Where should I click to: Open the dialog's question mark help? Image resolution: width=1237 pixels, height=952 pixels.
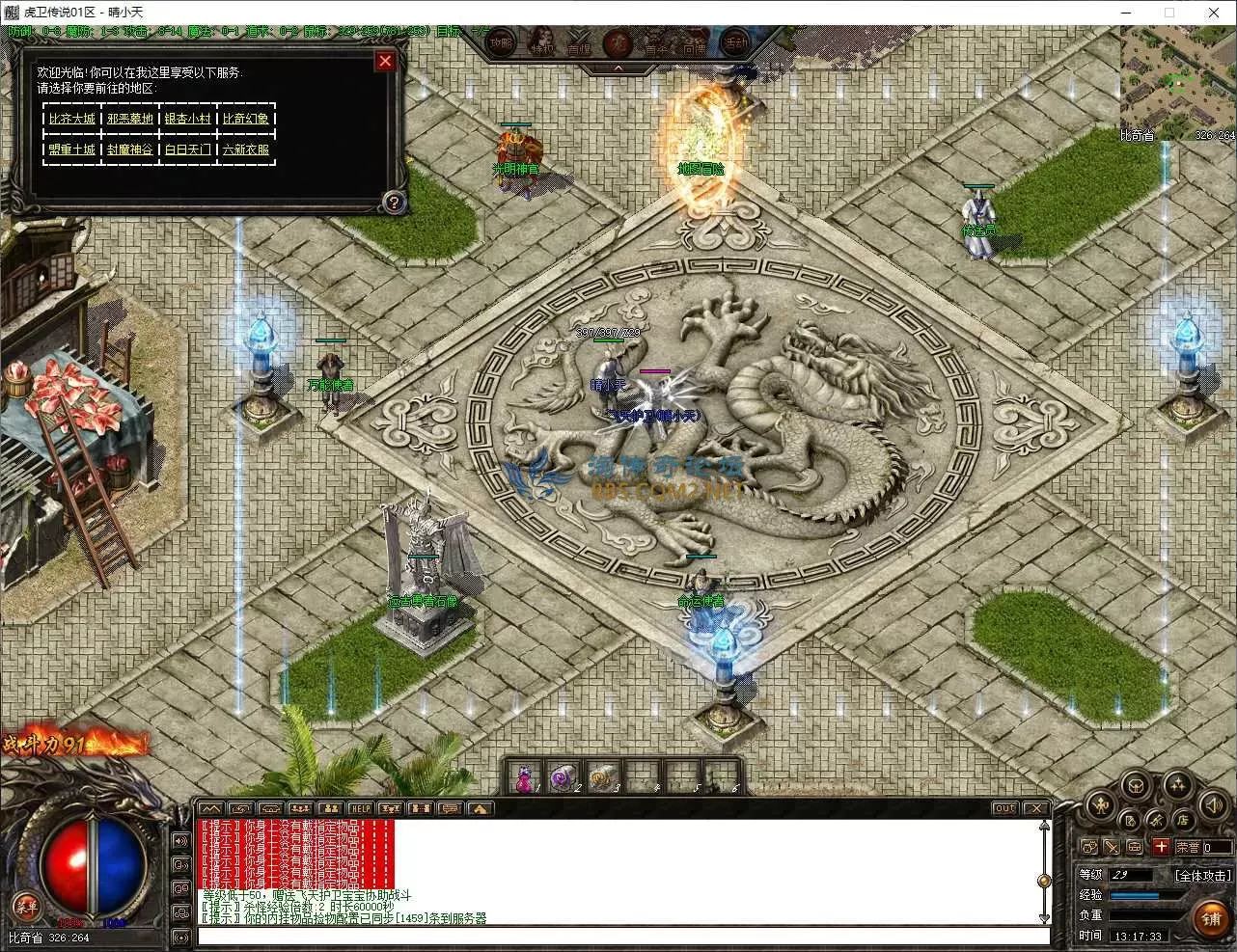(x=393, y=203)
